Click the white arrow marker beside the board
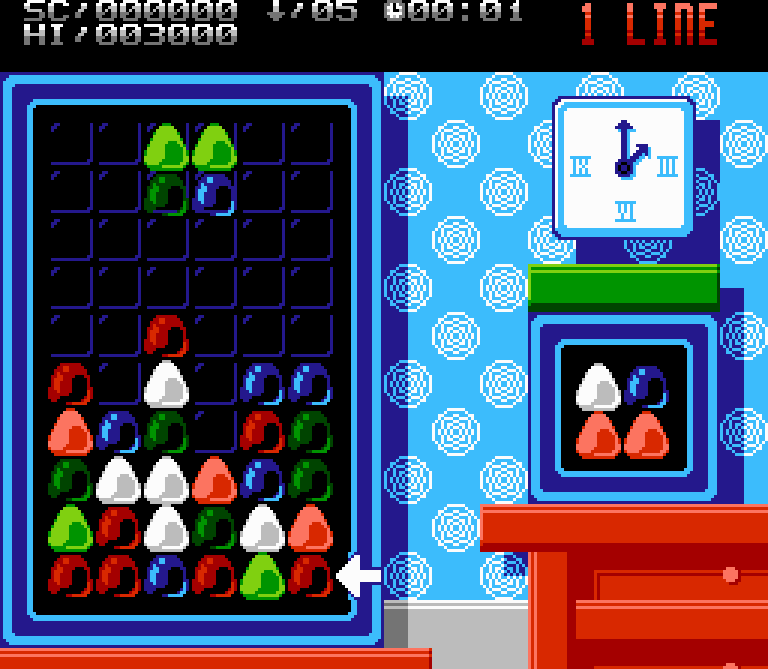 [x=359, y=576]
